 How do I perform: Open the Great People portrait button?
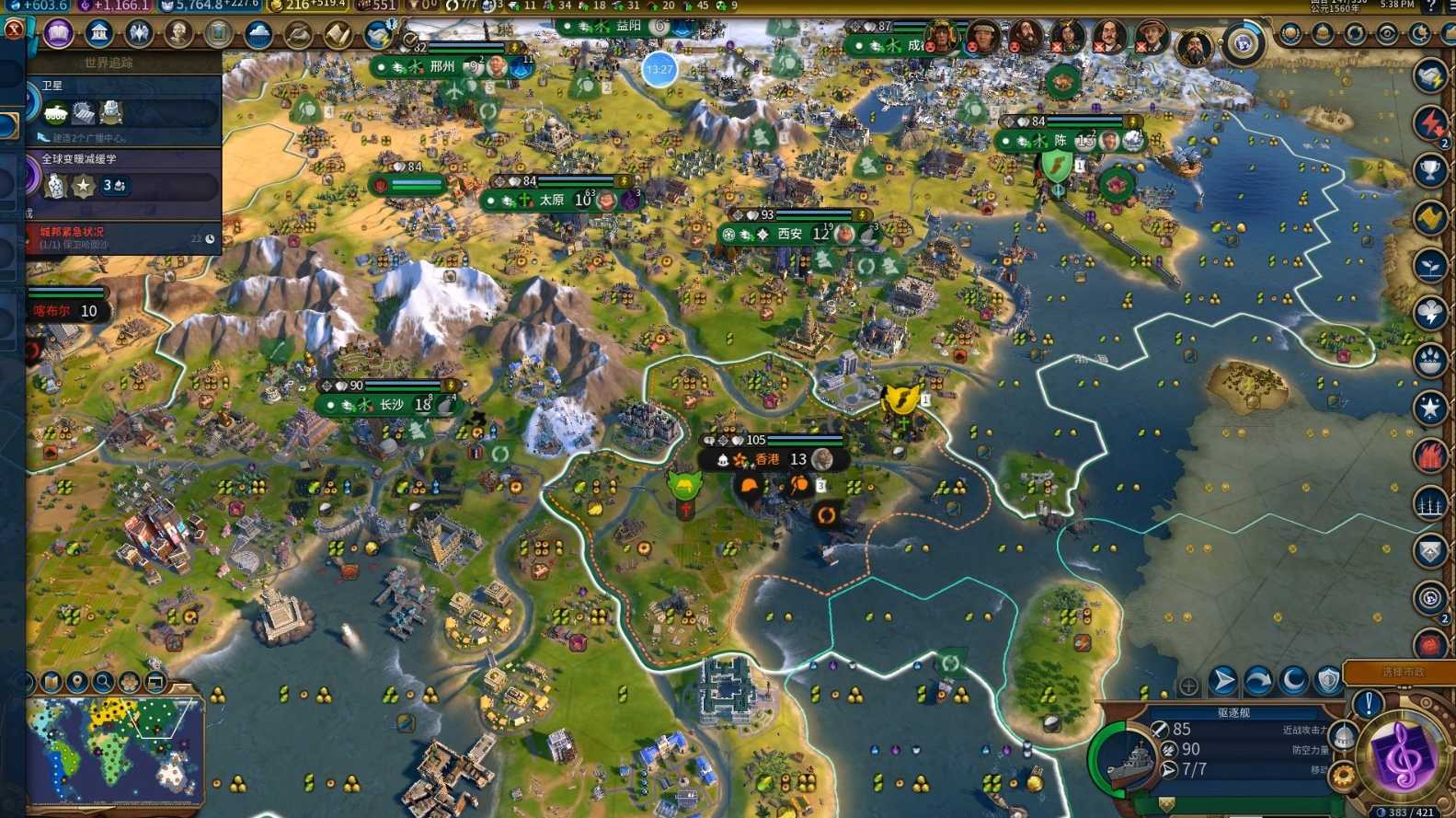click(178, 35)
